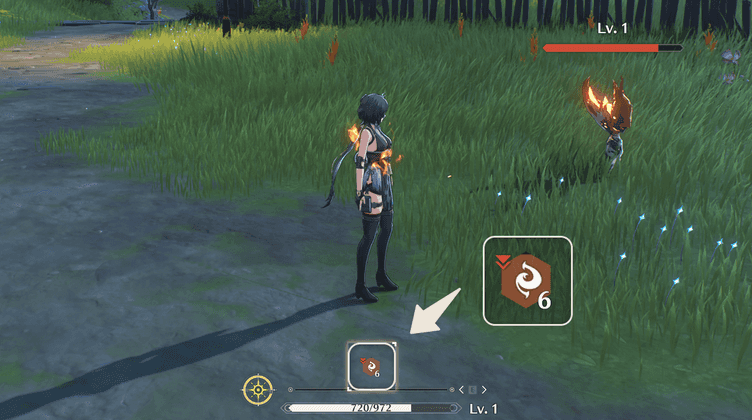Screen dimensions: 752x420
Task: Click the left arrow beside the health bar
Action: [460, 389]
